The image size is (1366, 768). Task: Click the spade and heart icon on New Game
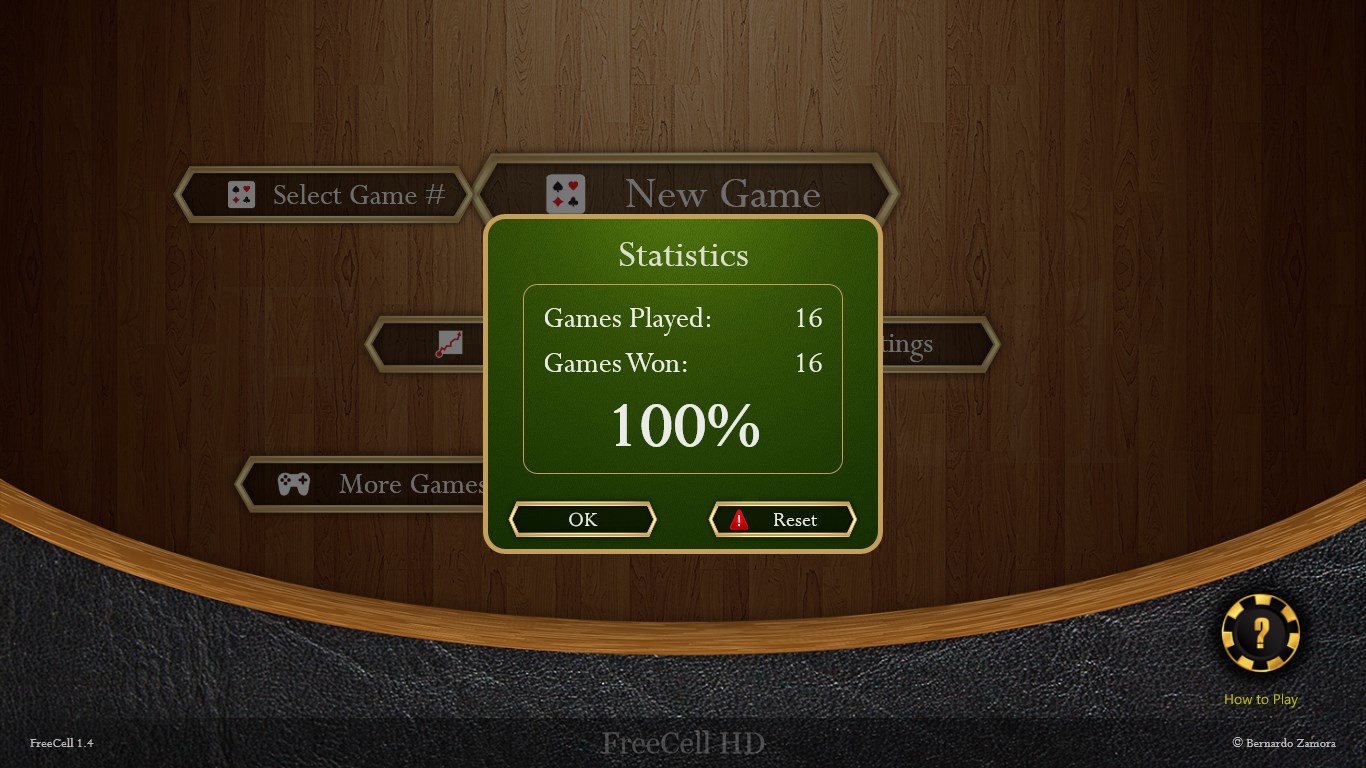coord(564,192)
